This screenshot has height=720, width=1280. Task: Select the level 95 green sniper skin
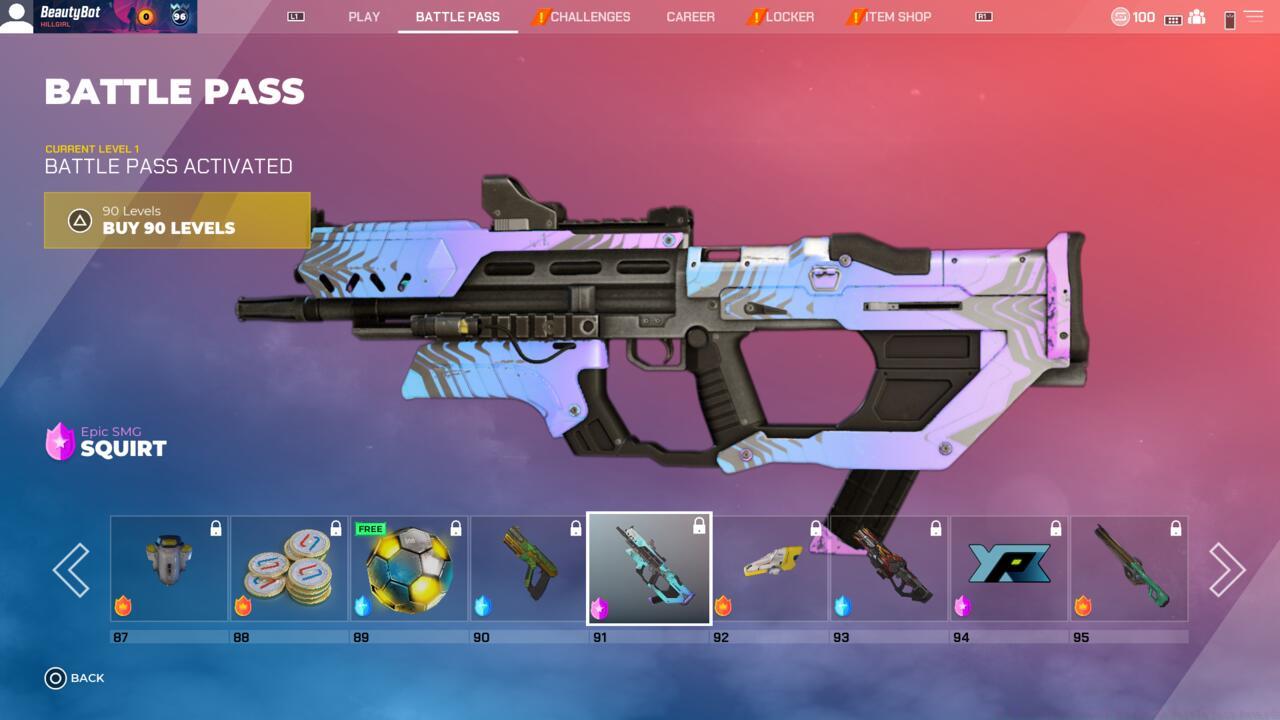[1129, 569]
